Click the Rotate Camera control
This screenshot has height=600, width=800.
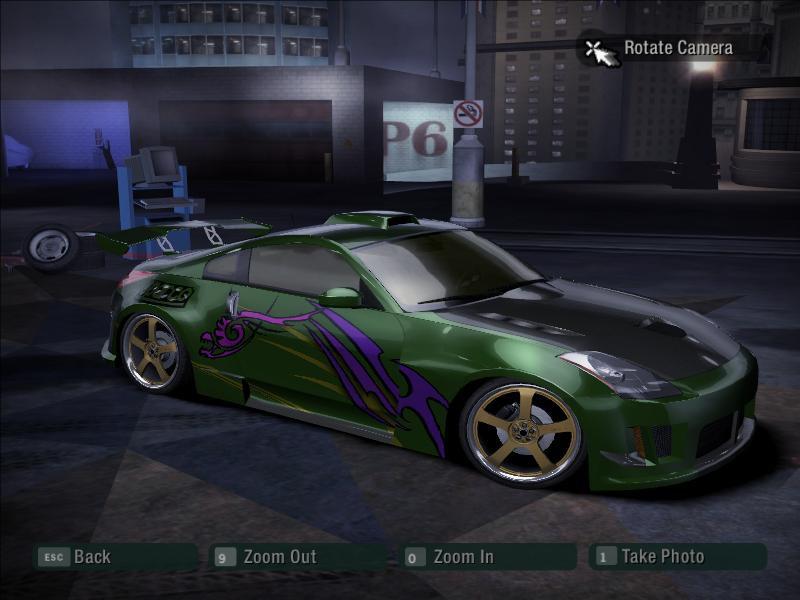point(677,47)
